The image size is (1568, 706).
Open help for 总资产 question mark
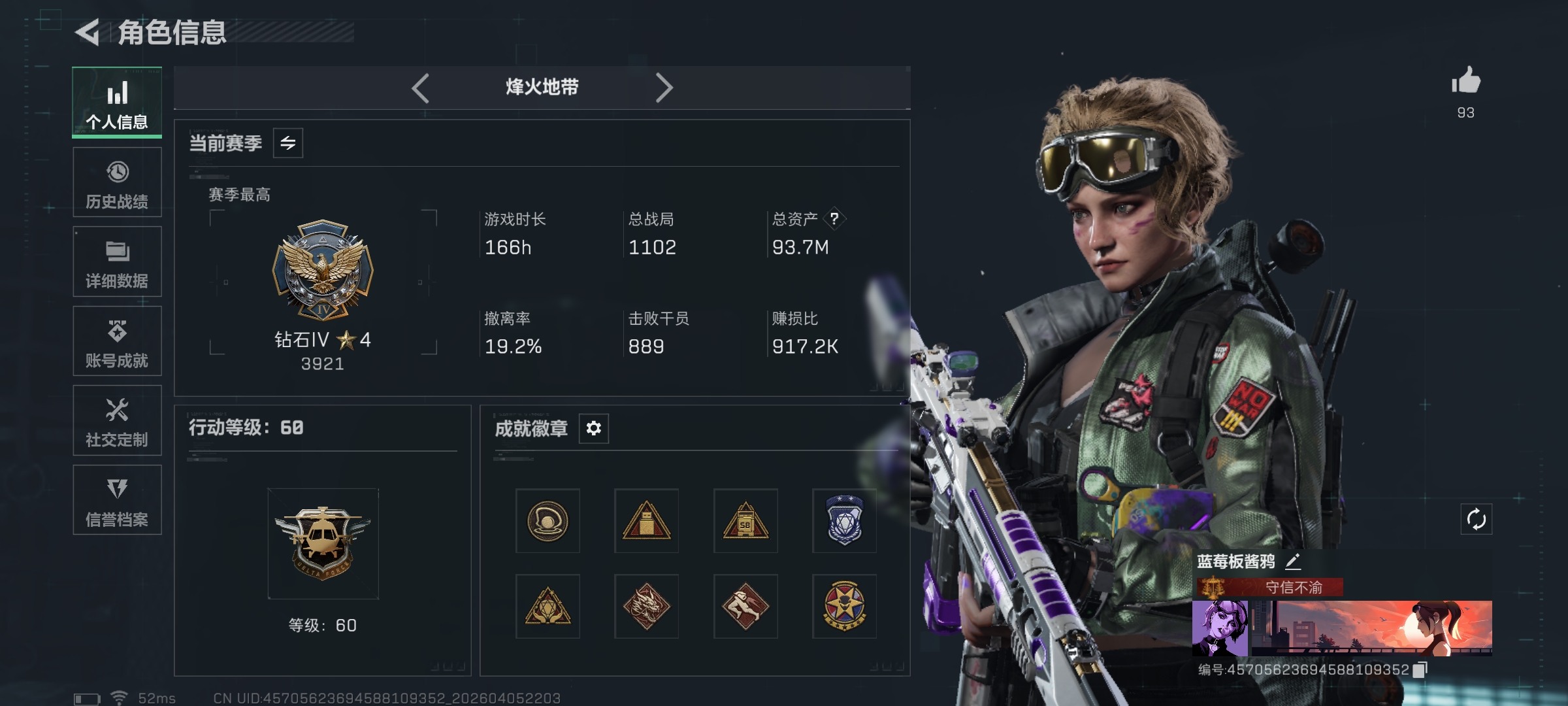tap(834, 219)
